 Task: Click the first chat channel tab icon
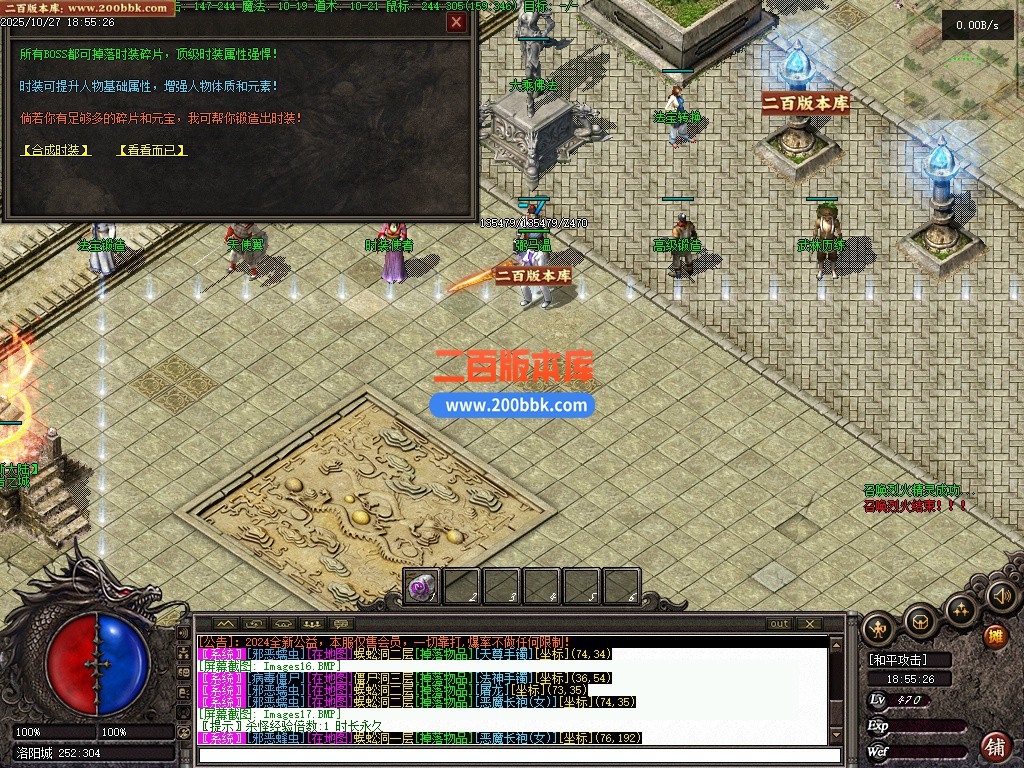pos(224,624)
